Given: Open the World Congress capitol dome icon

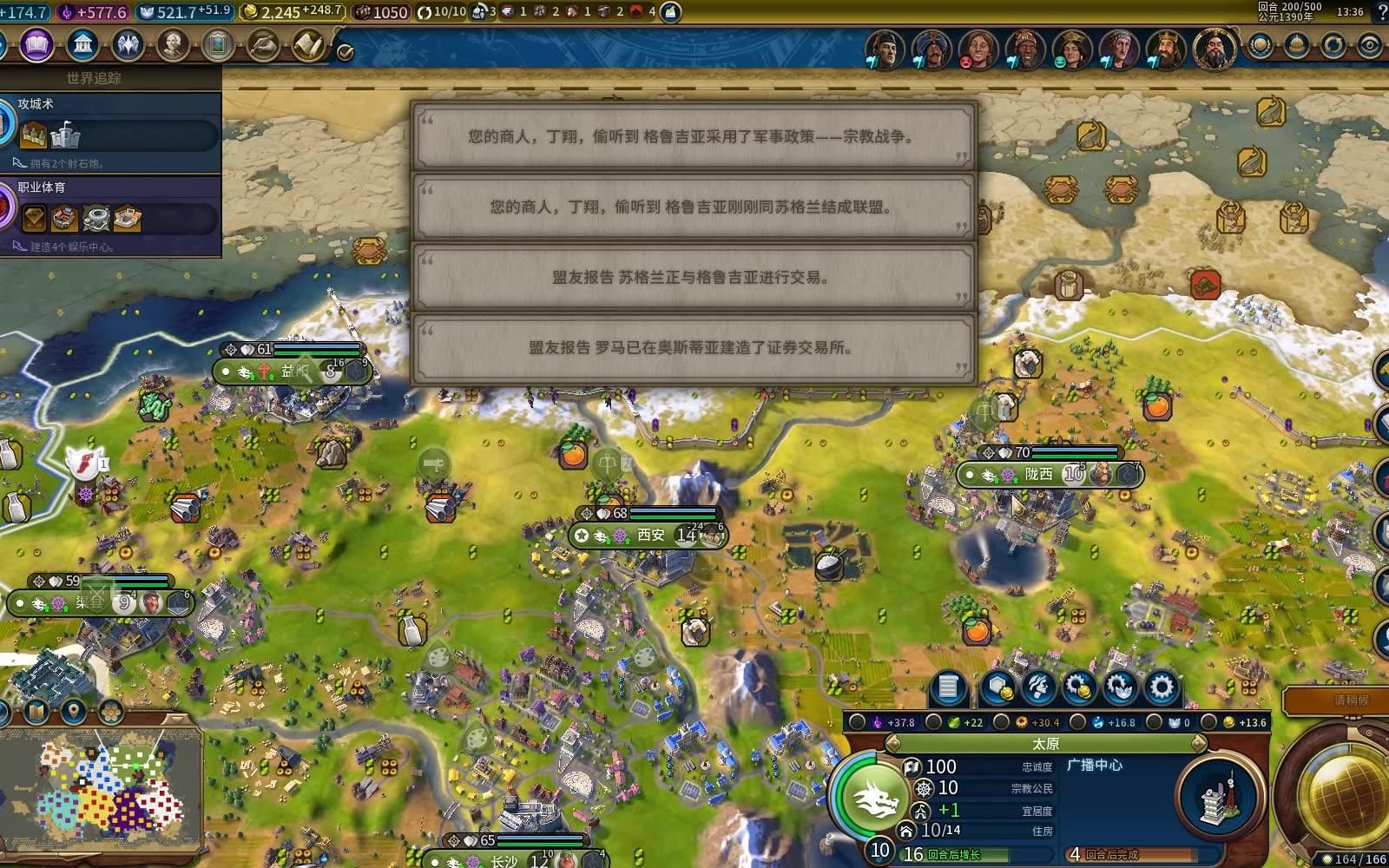Looking at the screenshot, I should coord(1296,45).
